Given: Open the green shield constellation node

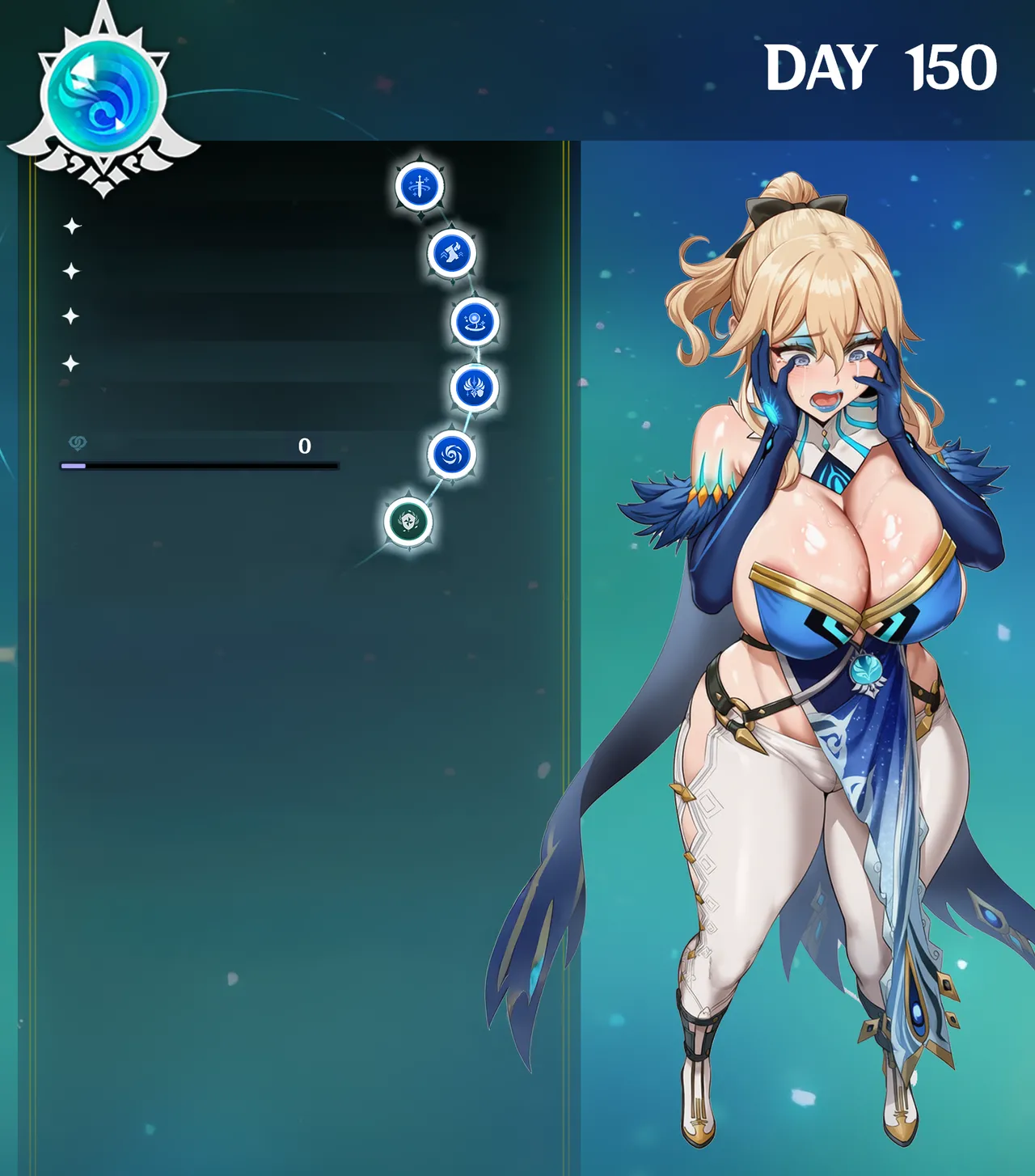Looking at the screenshot, I should 408,522.
